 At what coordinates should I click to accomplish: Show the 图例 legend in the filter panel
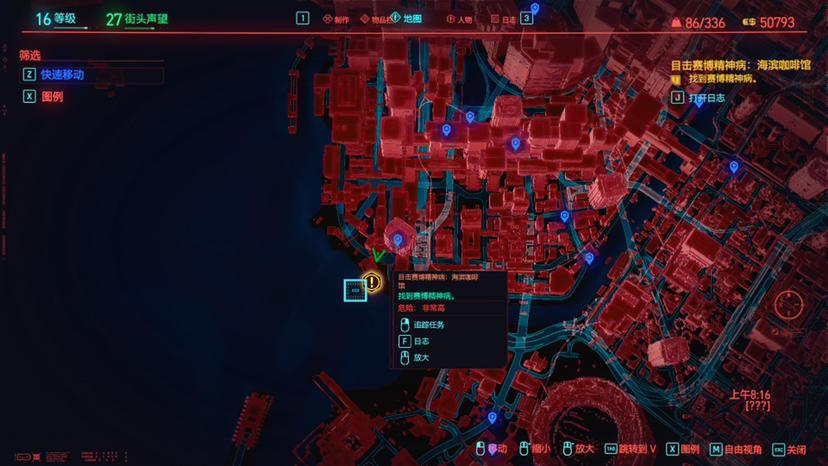point(51,97)
